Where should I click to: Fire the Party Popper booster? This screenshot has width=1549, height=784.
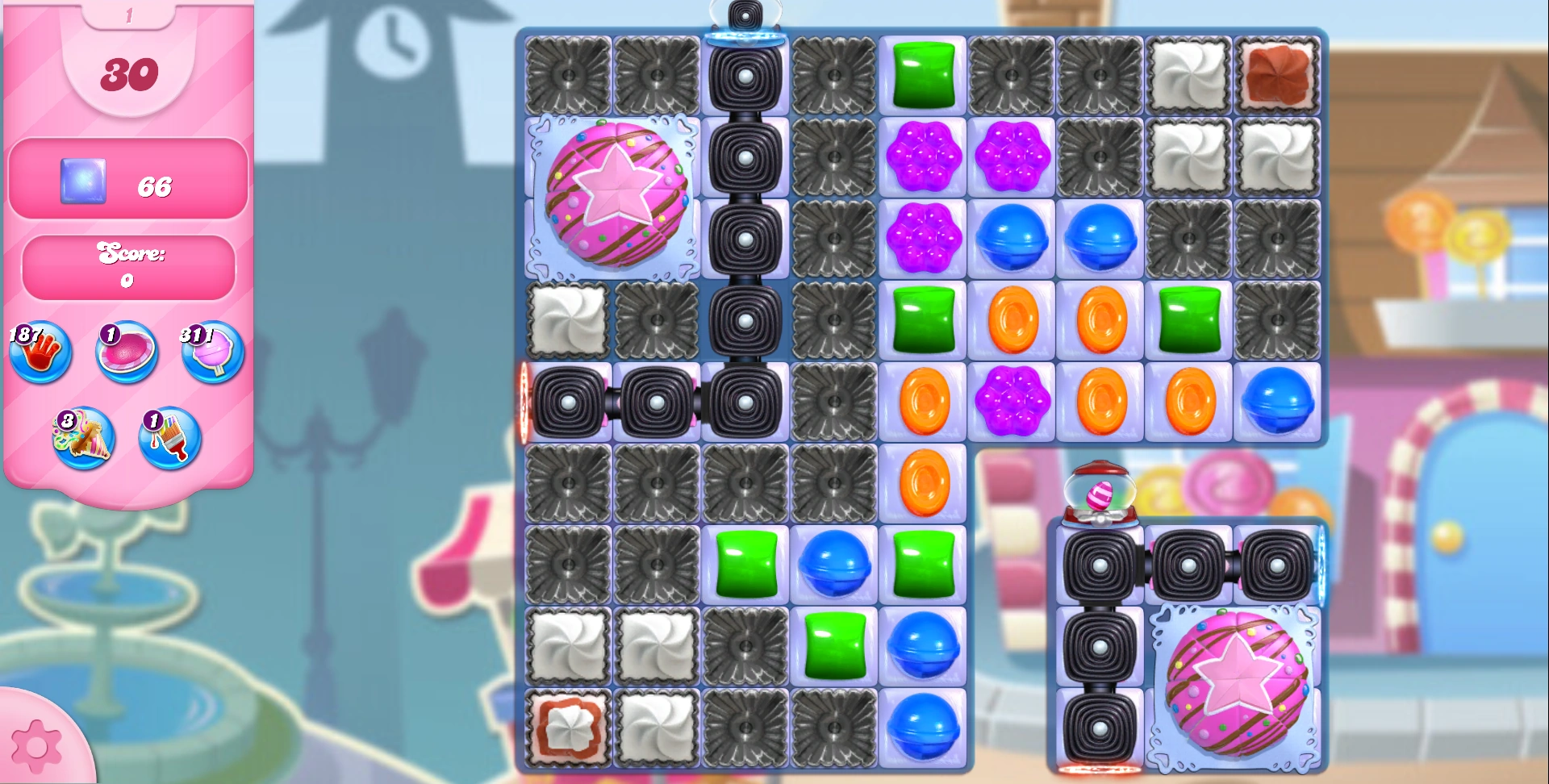tap(83, 438)
